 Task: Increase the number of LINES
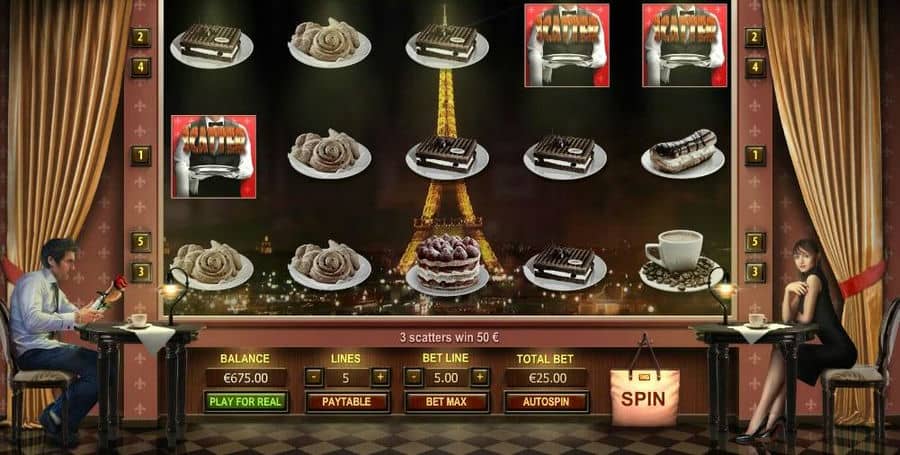[380, 377]
